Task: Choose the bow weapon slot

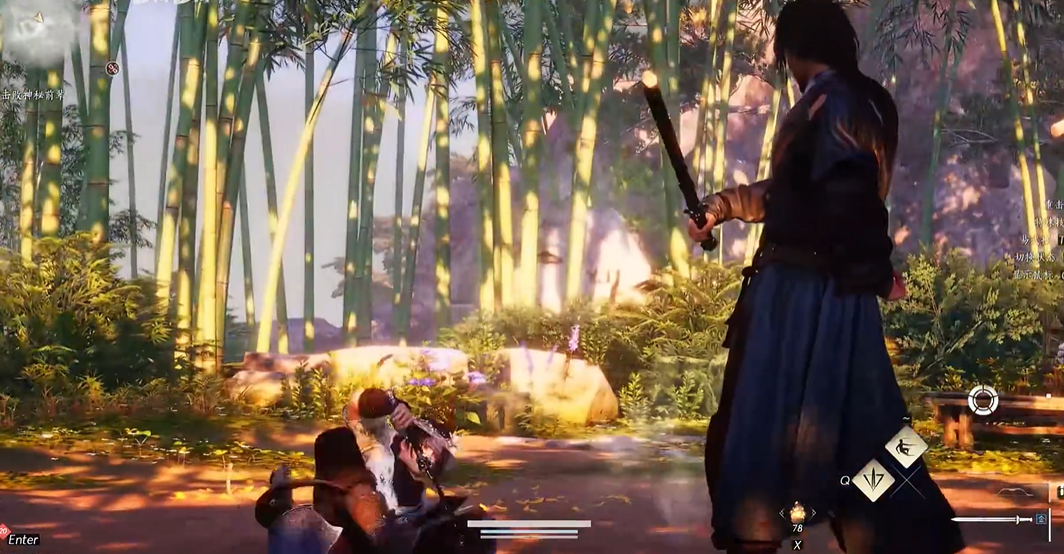Action: pos(1012,491)
